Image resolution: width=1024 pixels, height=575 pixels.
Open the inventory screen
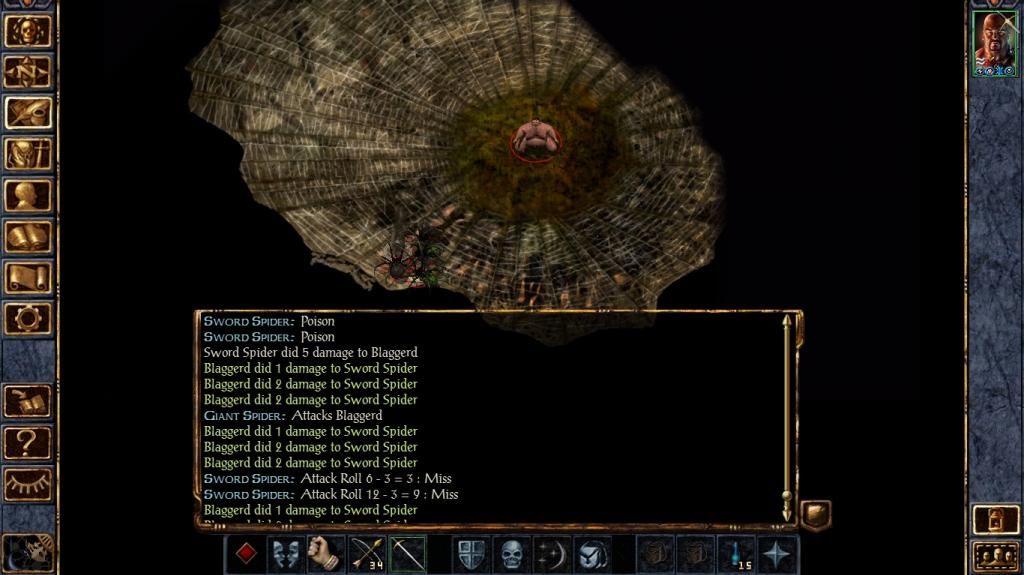pos(28,153)
